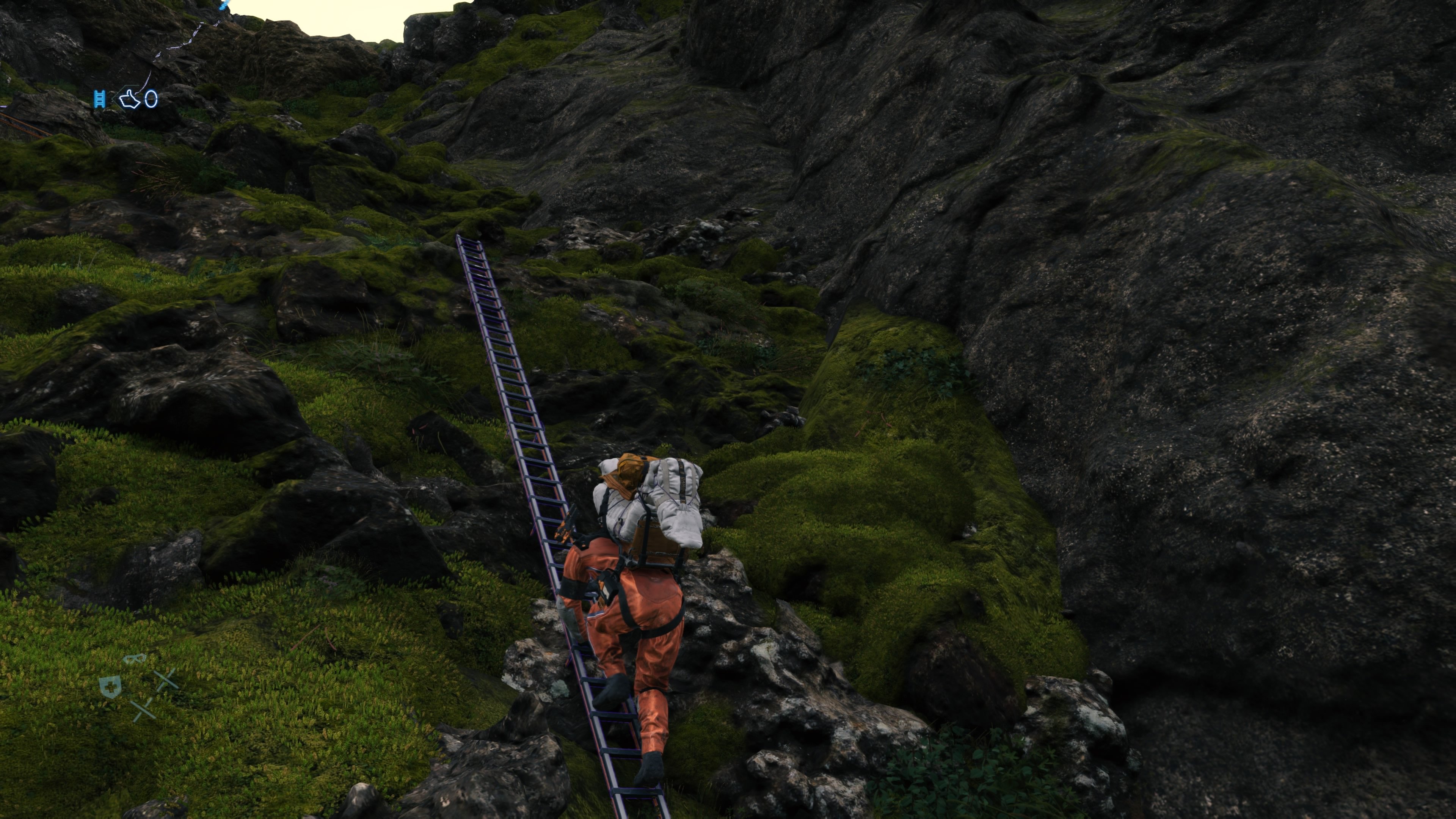Click the blue ladder HUD icon
This screenshot has width=1456, height=819.
coord(100,99)
